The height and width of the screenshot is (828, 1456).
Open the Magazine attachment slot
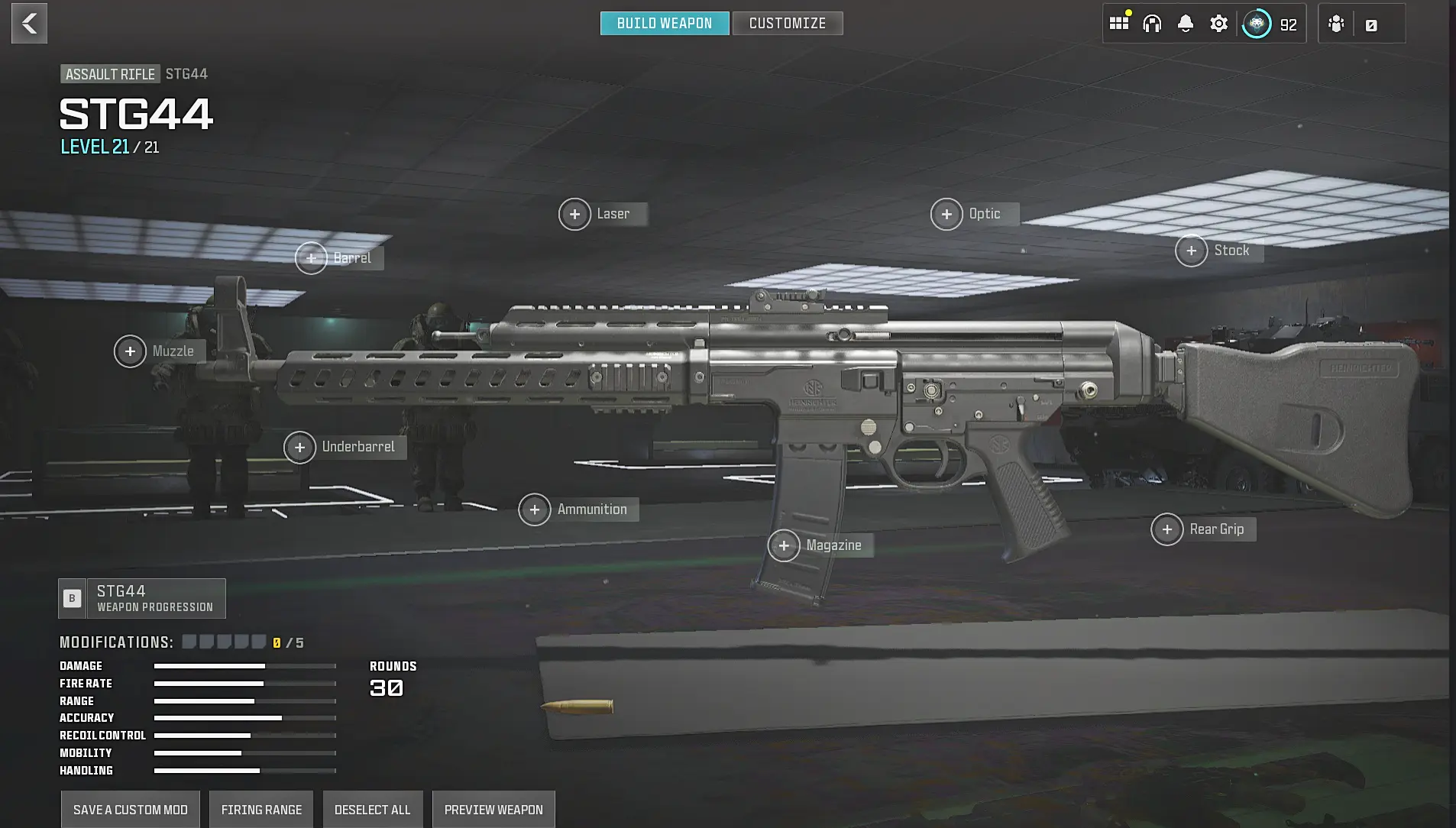pyautogui.click(x=785, y=545)
